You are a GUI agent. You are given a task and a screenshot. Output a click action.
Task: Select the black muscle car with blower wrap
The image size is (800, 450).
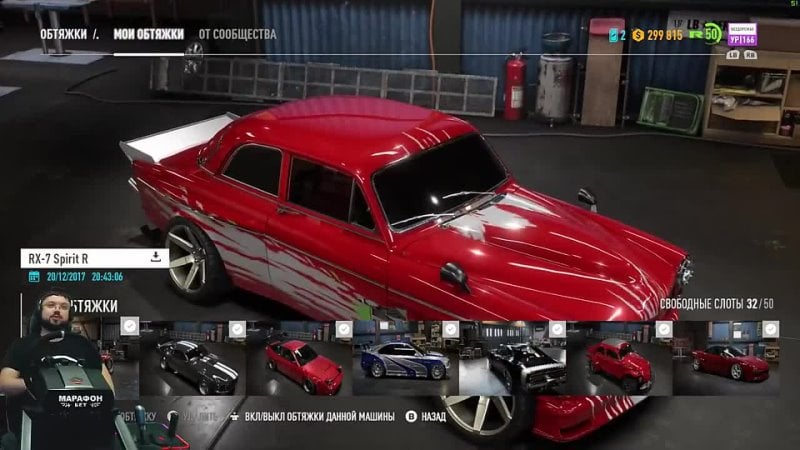tap(511, 362)
